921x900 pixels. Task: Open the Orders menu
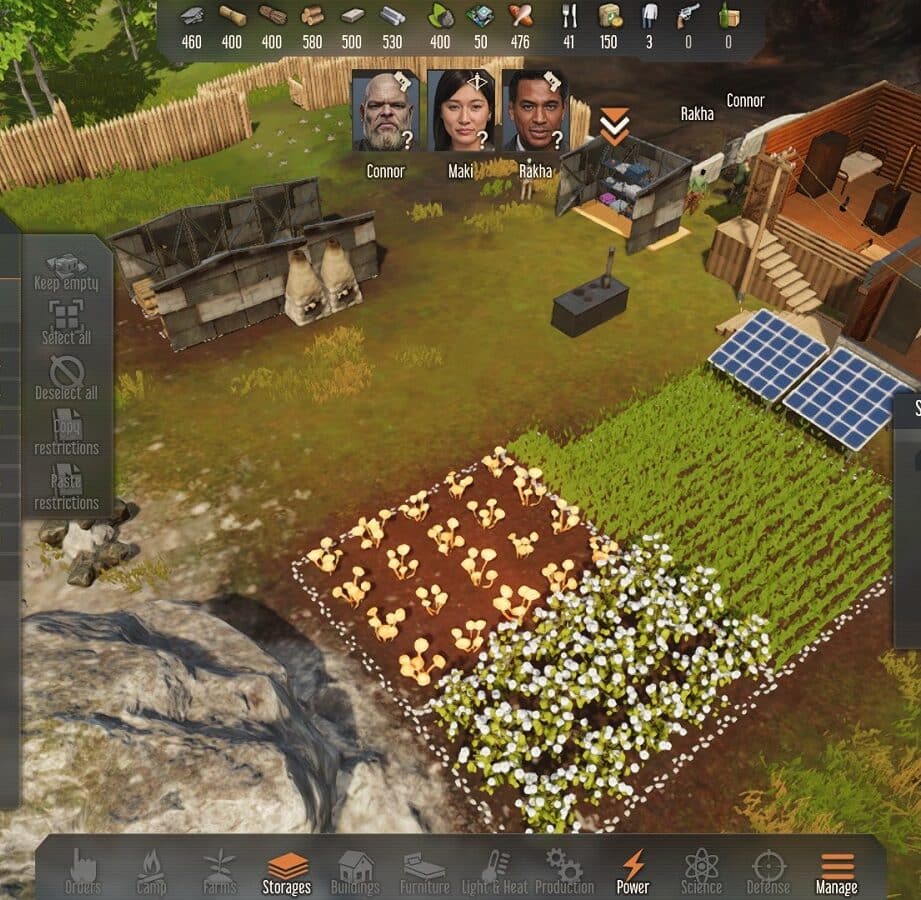point(83,870)
